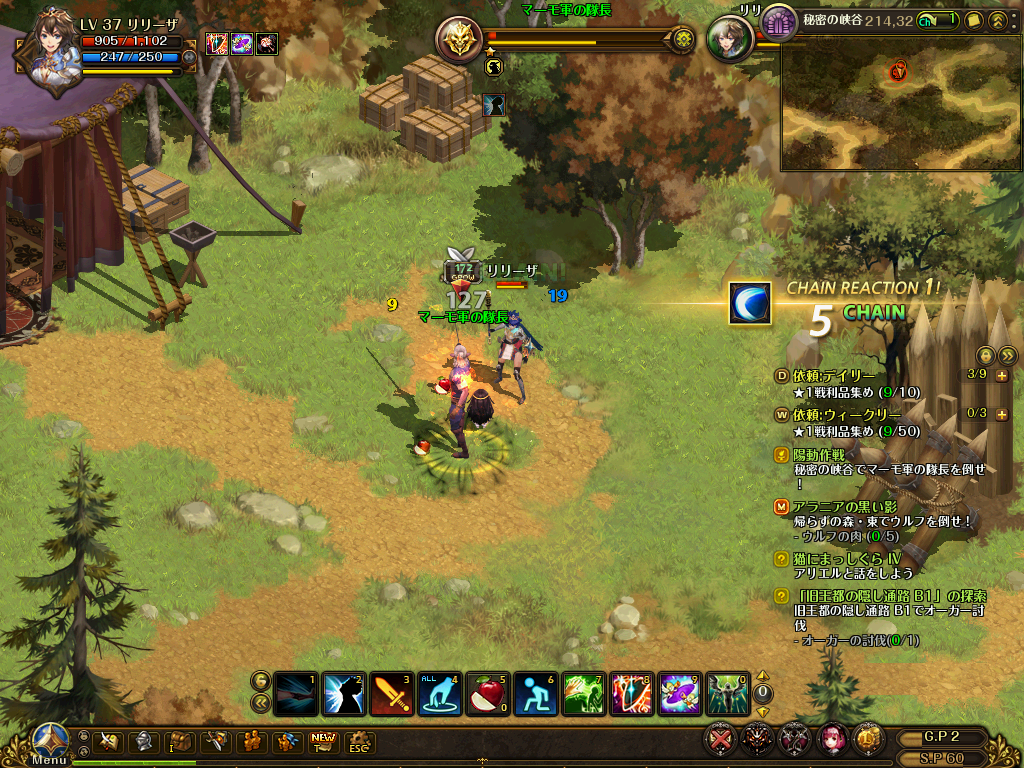Trigger the ALL area skill in the hotbar
Screen dimensions: 1024x768
point(439,693)
